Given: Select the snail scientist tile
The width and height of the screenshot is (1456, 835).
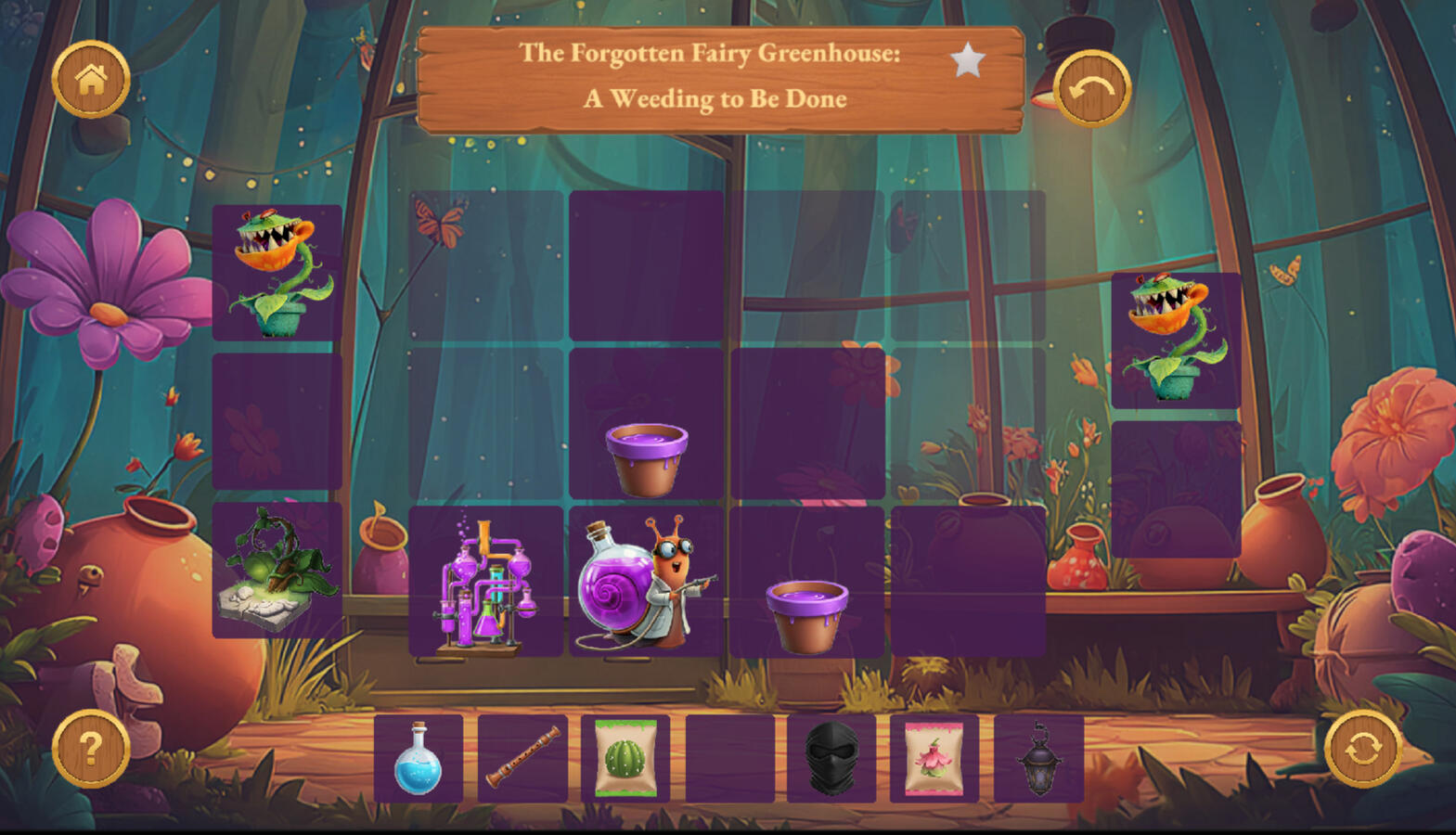Looking at the screenshot, I should [x=646, y=583].
